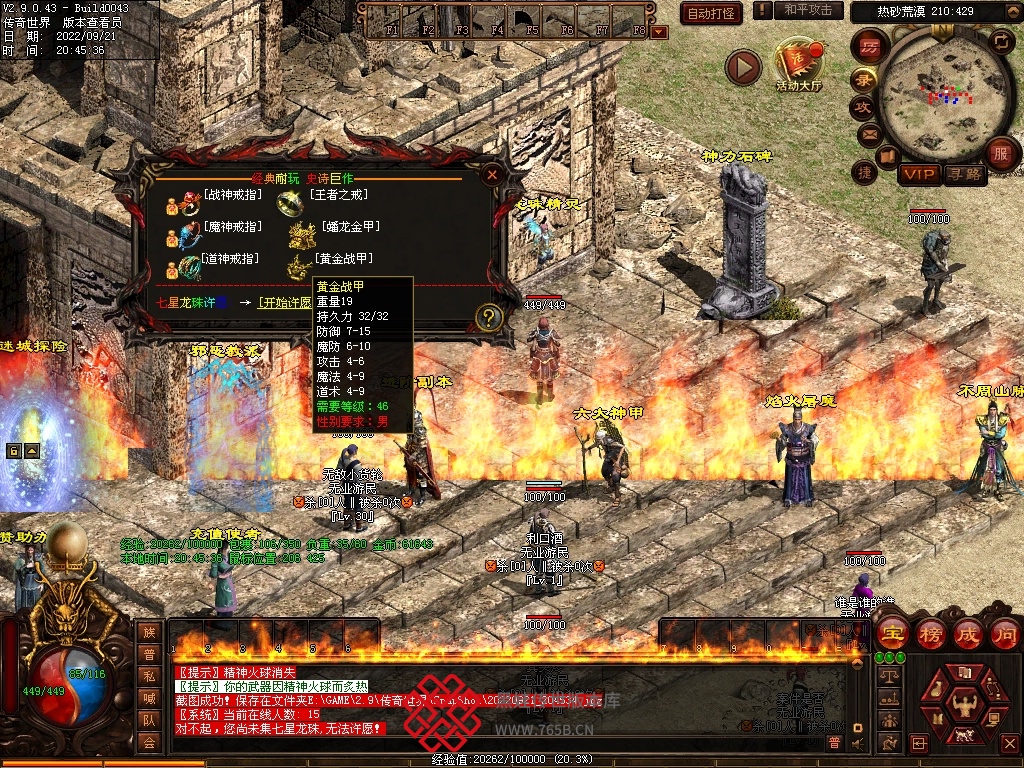Select the 队 team chat channel
Image resolution: width=1024 pixels, height=768 pixels.
[x=149, y=719]
